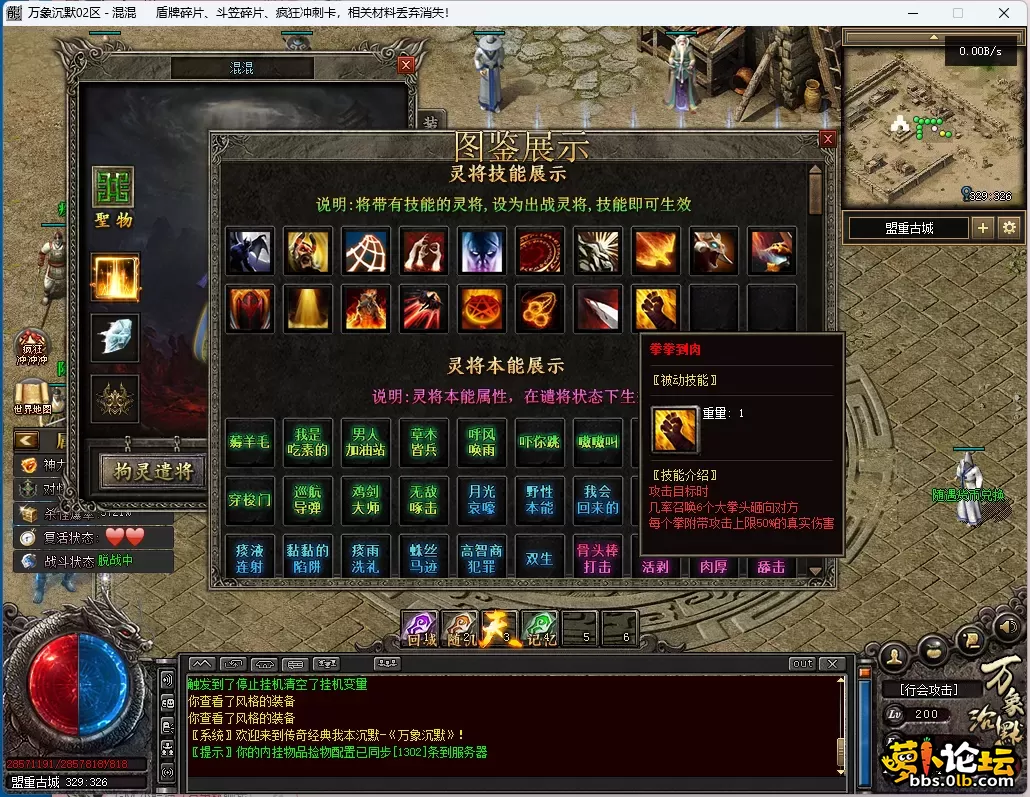Close the 图鉴展示 panel
This screenshot has height=797, width=1030.
coord(827,140)
